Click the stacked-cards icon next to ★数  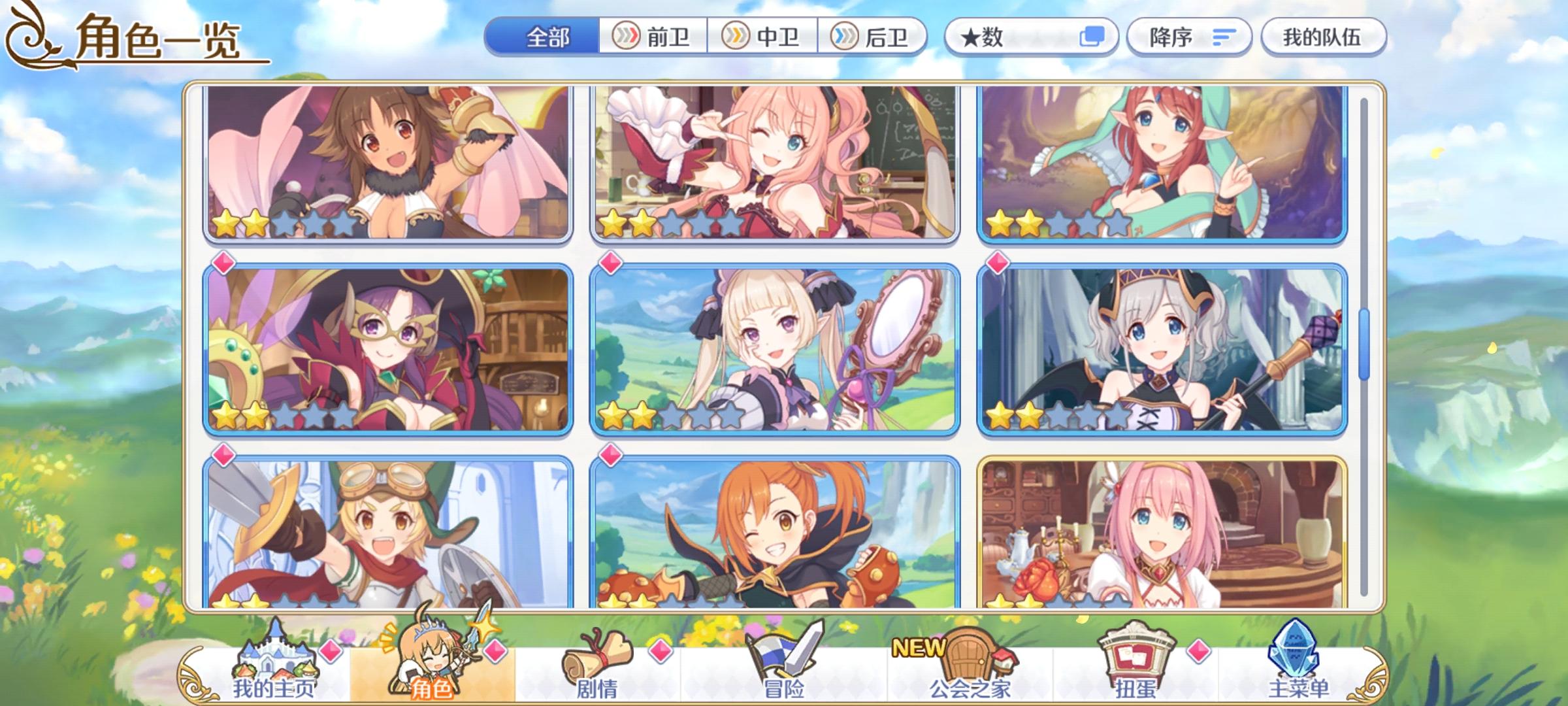(x=1091, y=37)
